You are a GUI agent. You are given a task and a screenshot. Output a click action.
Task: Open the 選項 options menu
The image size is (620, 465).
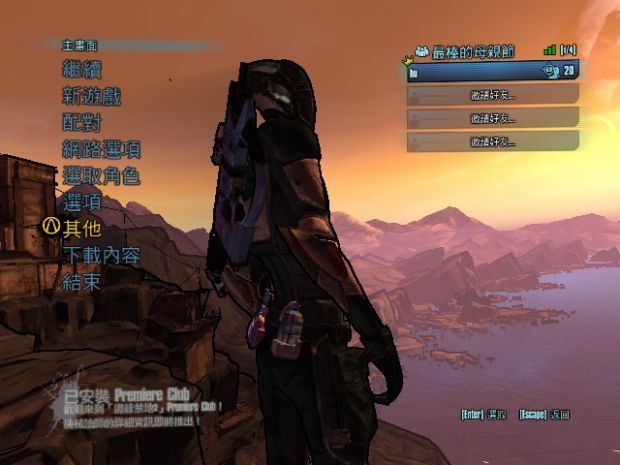point(82,202)
